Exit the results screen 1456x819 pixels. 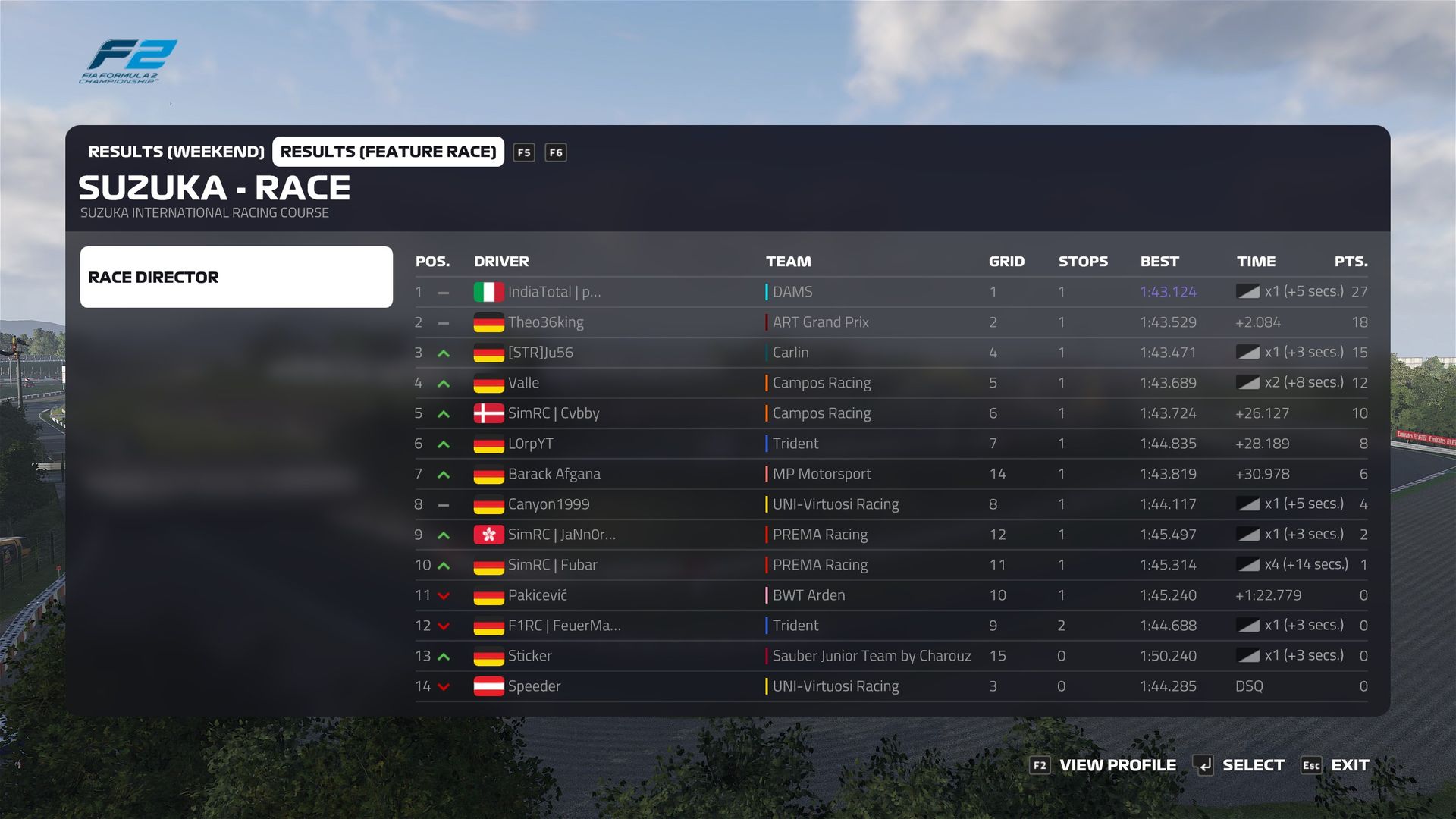(1336, 765)
